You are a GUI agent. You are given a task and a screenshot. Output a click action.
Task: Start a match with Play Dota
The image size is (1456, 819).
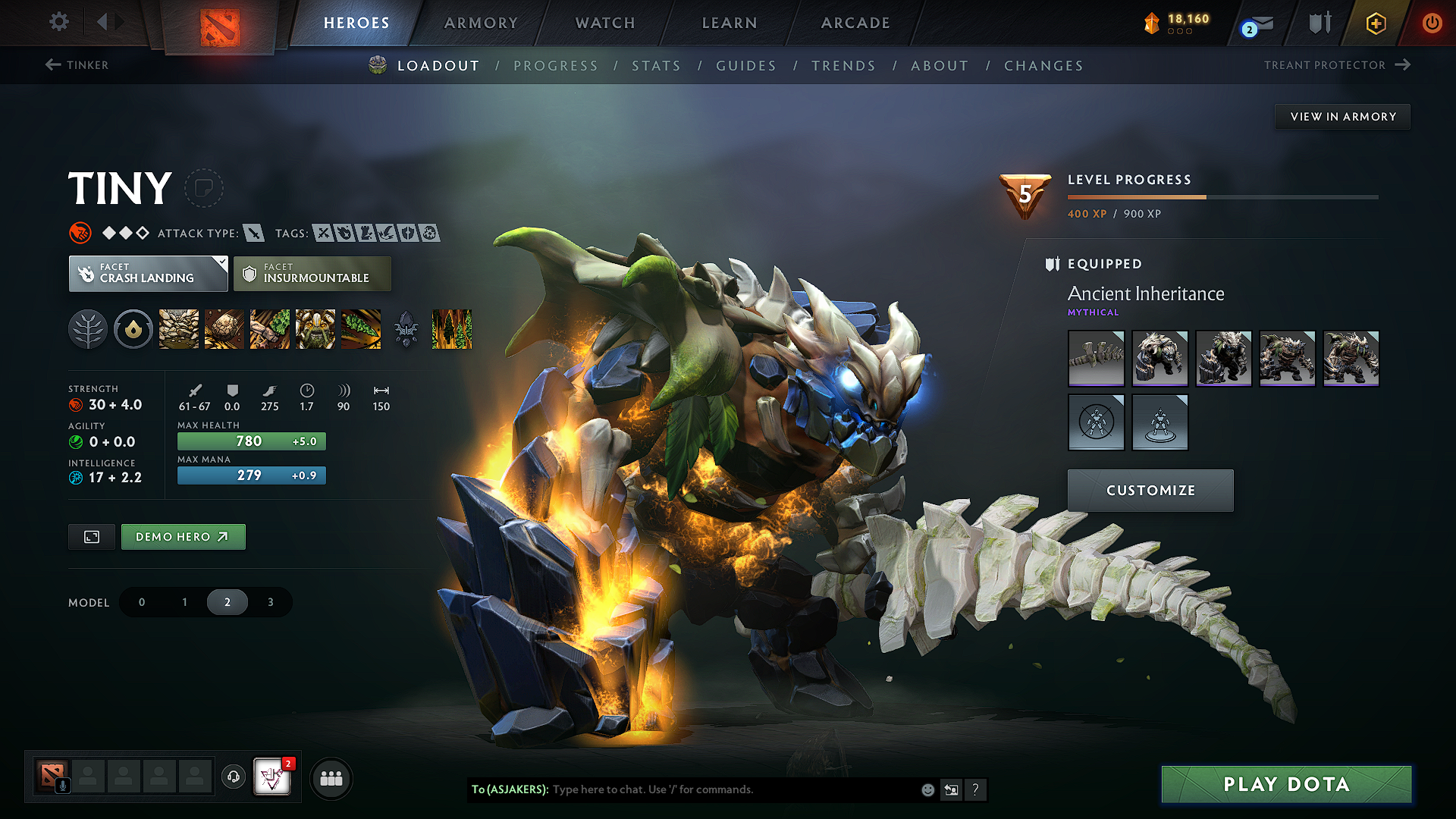pyautogui.click(x=1286, y=784)
